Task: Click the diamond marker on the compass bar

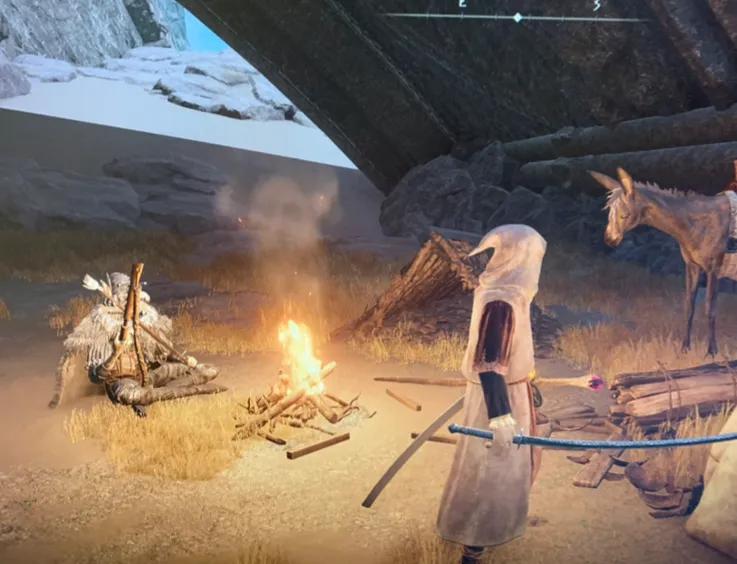Action: 517,18
